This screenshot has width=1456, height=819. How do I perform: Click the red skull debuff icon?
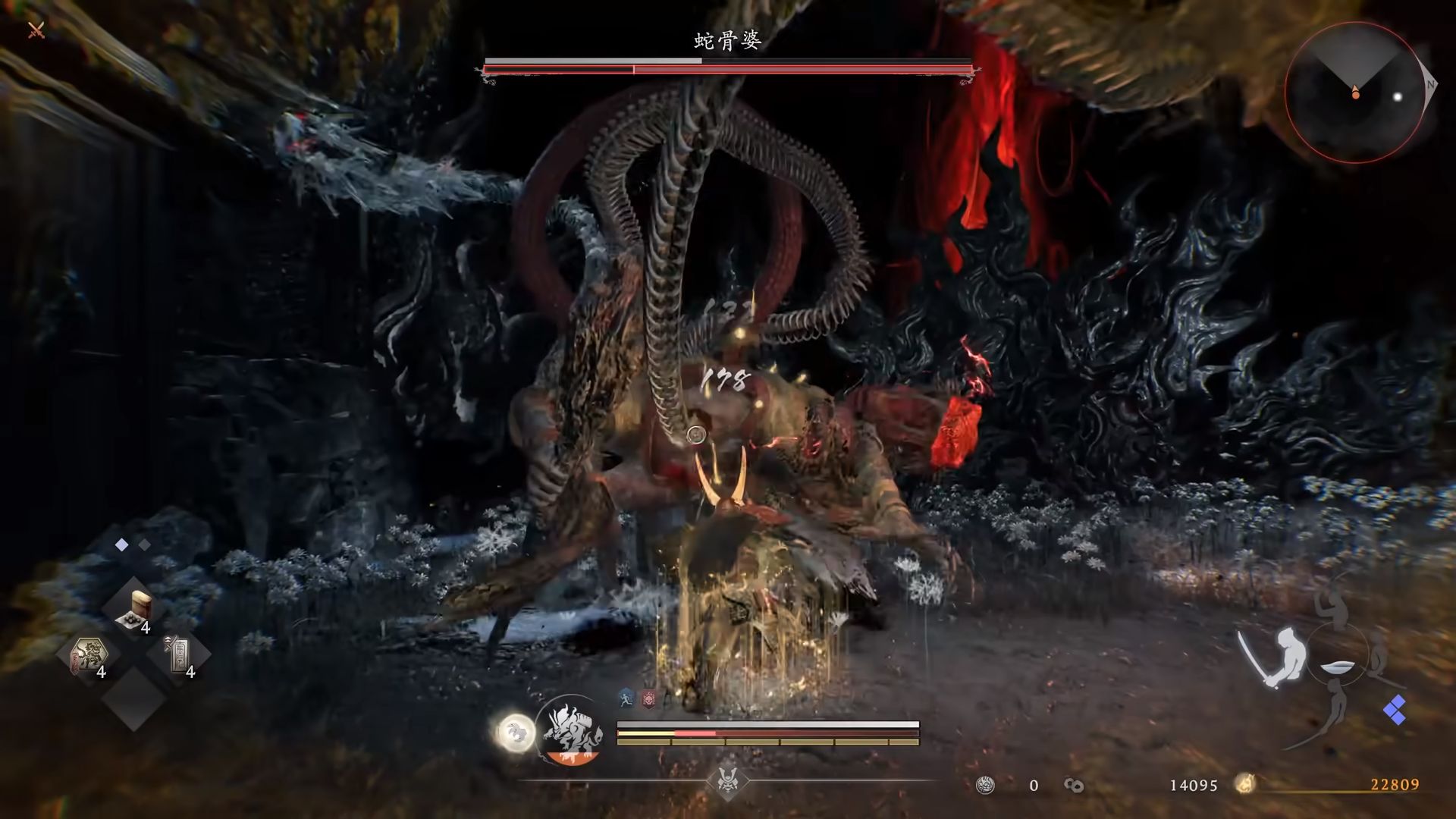648,699
